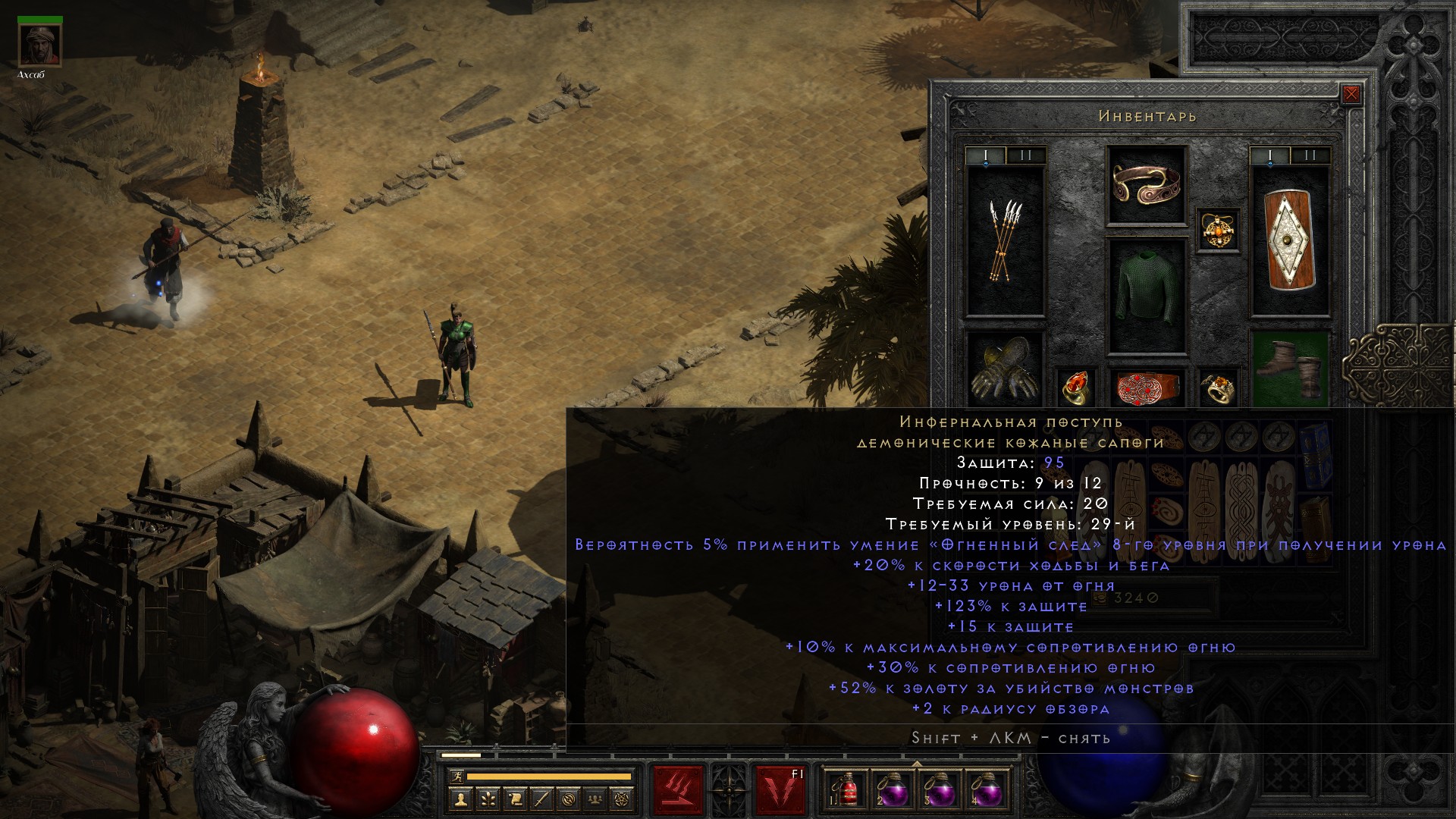Toggle the run/walk button
This screenshot has height=819, width=1456.
click(x=457, y=777)
